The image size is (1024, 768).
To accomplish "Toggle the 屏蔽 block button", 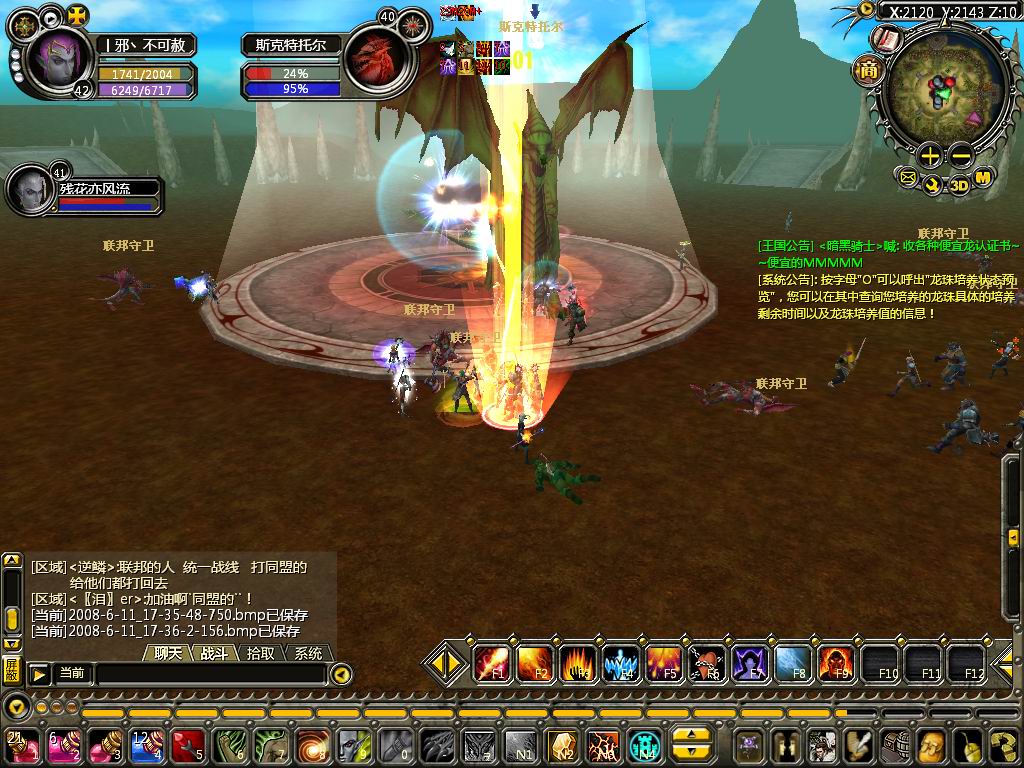I will tap(11, 669).
